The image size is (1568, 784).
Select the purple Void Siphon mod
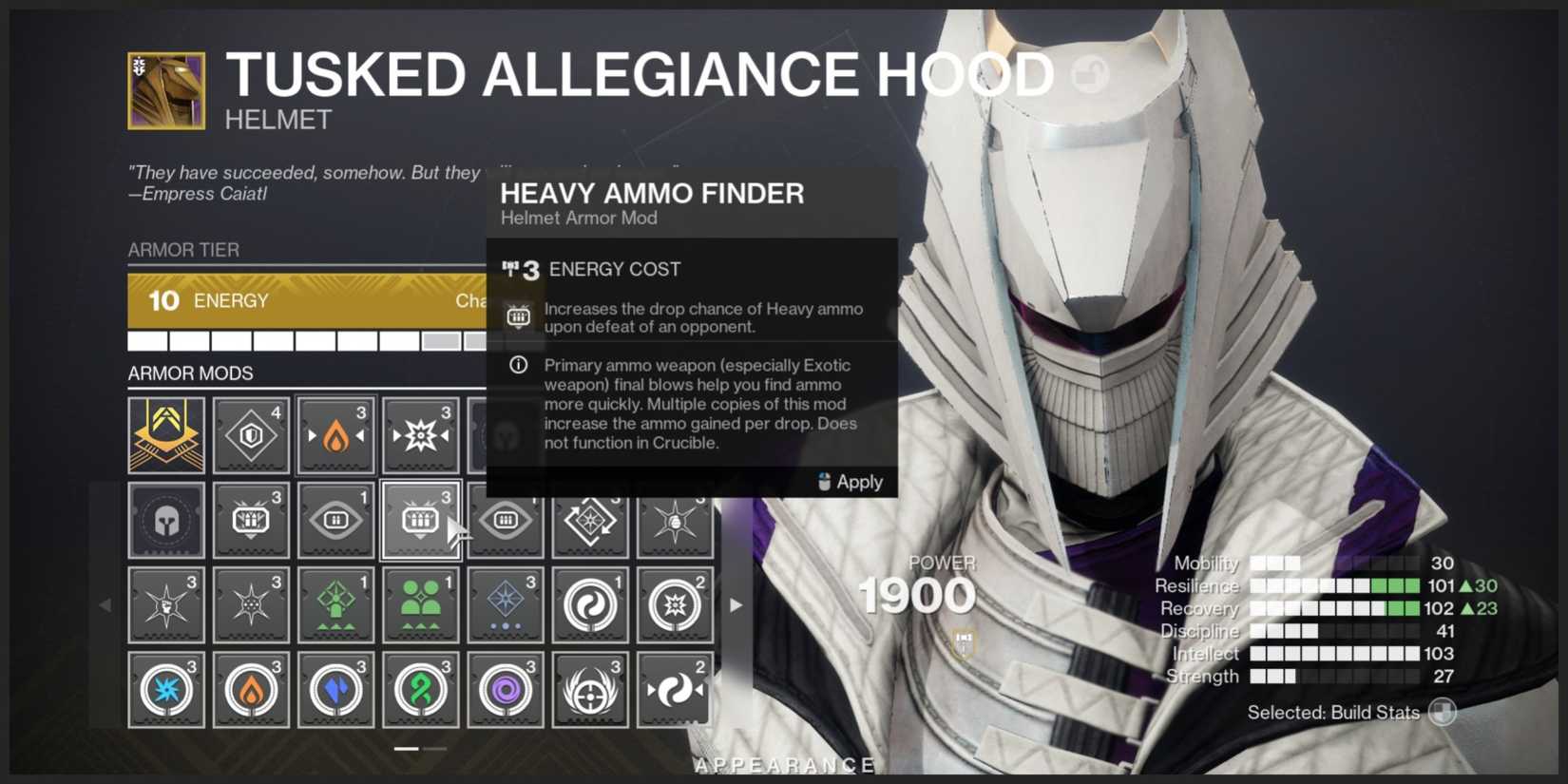[x=505, y=690]
